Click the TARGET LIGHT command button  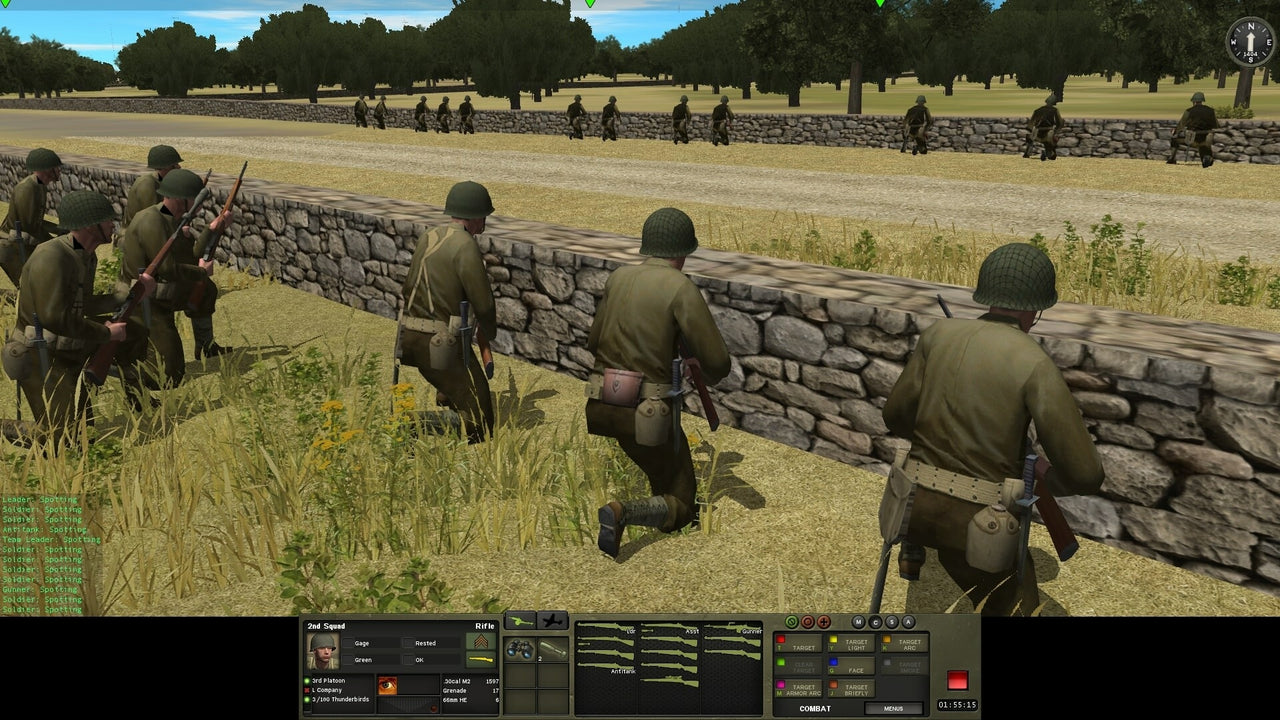pos(853,644)
